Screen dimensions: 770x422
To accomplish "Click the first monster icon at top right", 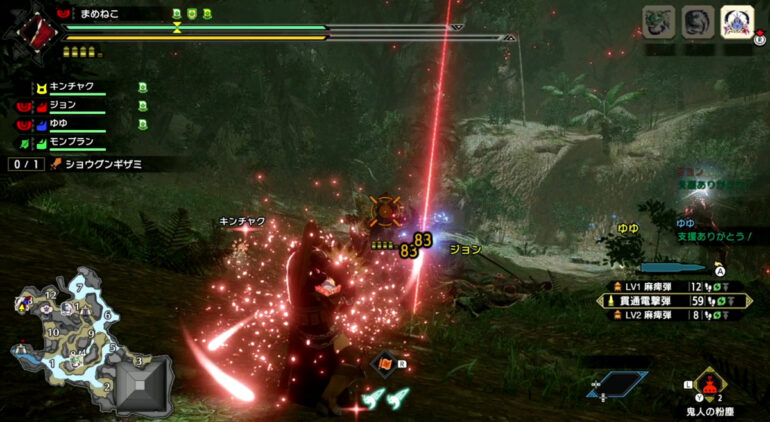I will click(658, 20).
